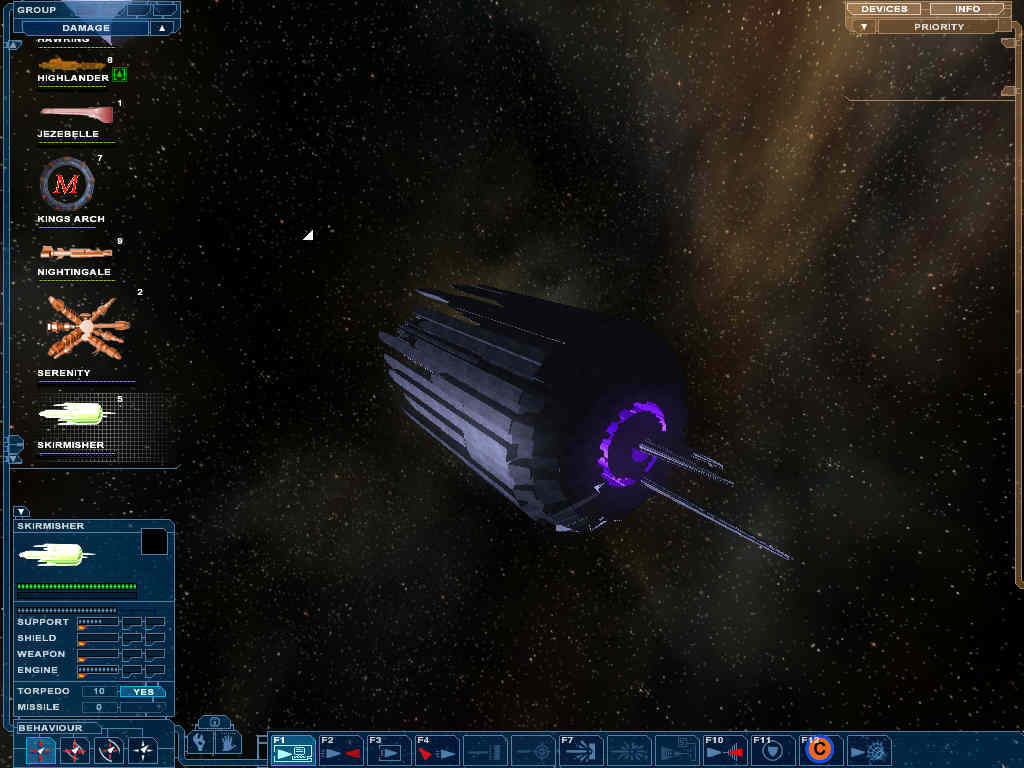Click the orange C command icon
The image size is (1024, 768).
[x=819, y=749]
